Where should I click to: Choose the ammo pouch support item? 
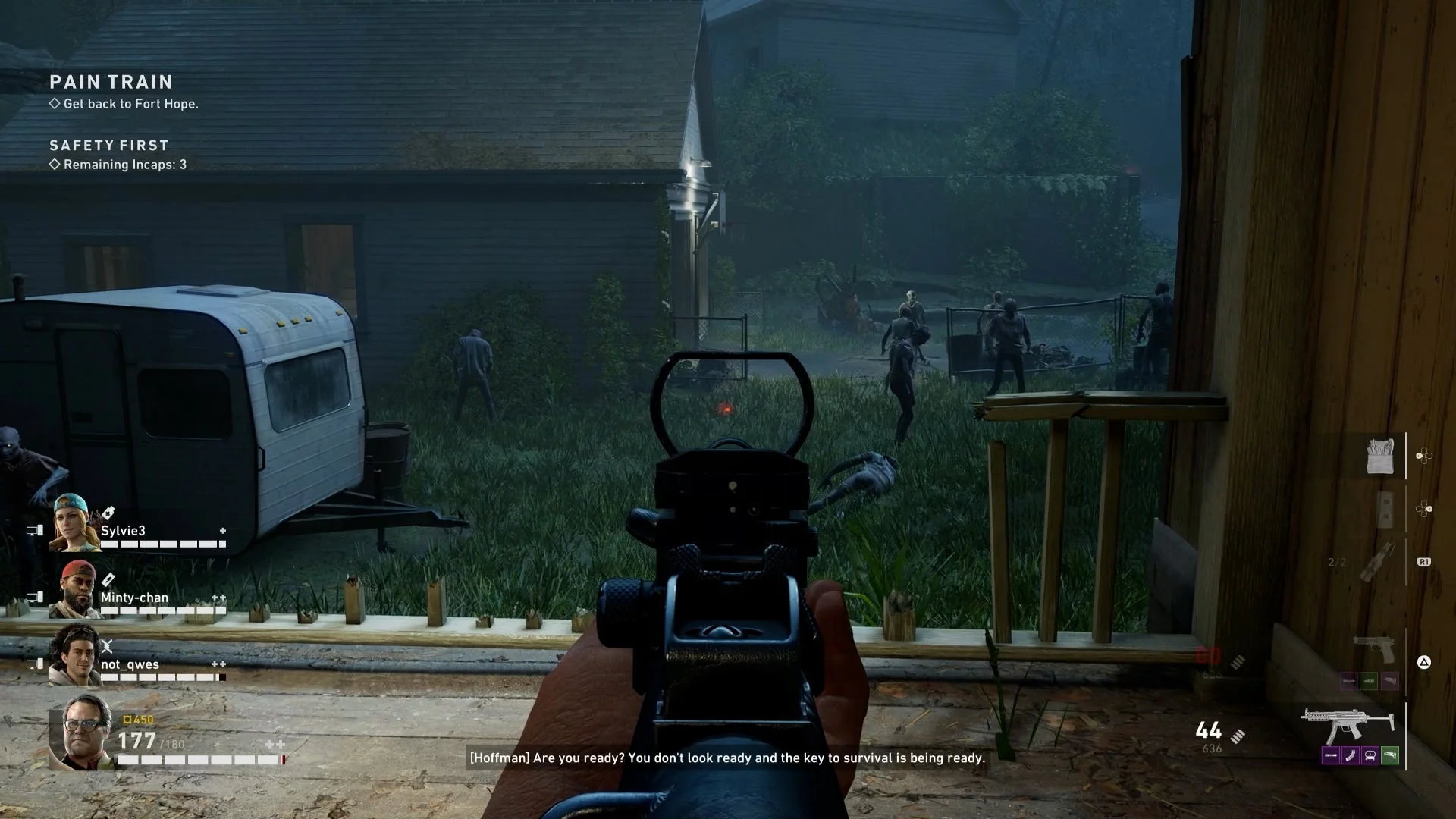pyautogui.click(x=1379, y=457)
